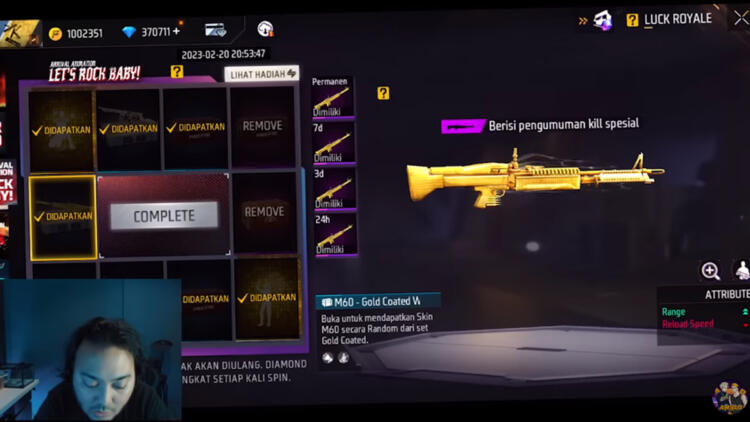The height and width of the screenshot is (422, 750).
Task: Open the character preview icon beside magnifier
Action: tap(742, 271)
